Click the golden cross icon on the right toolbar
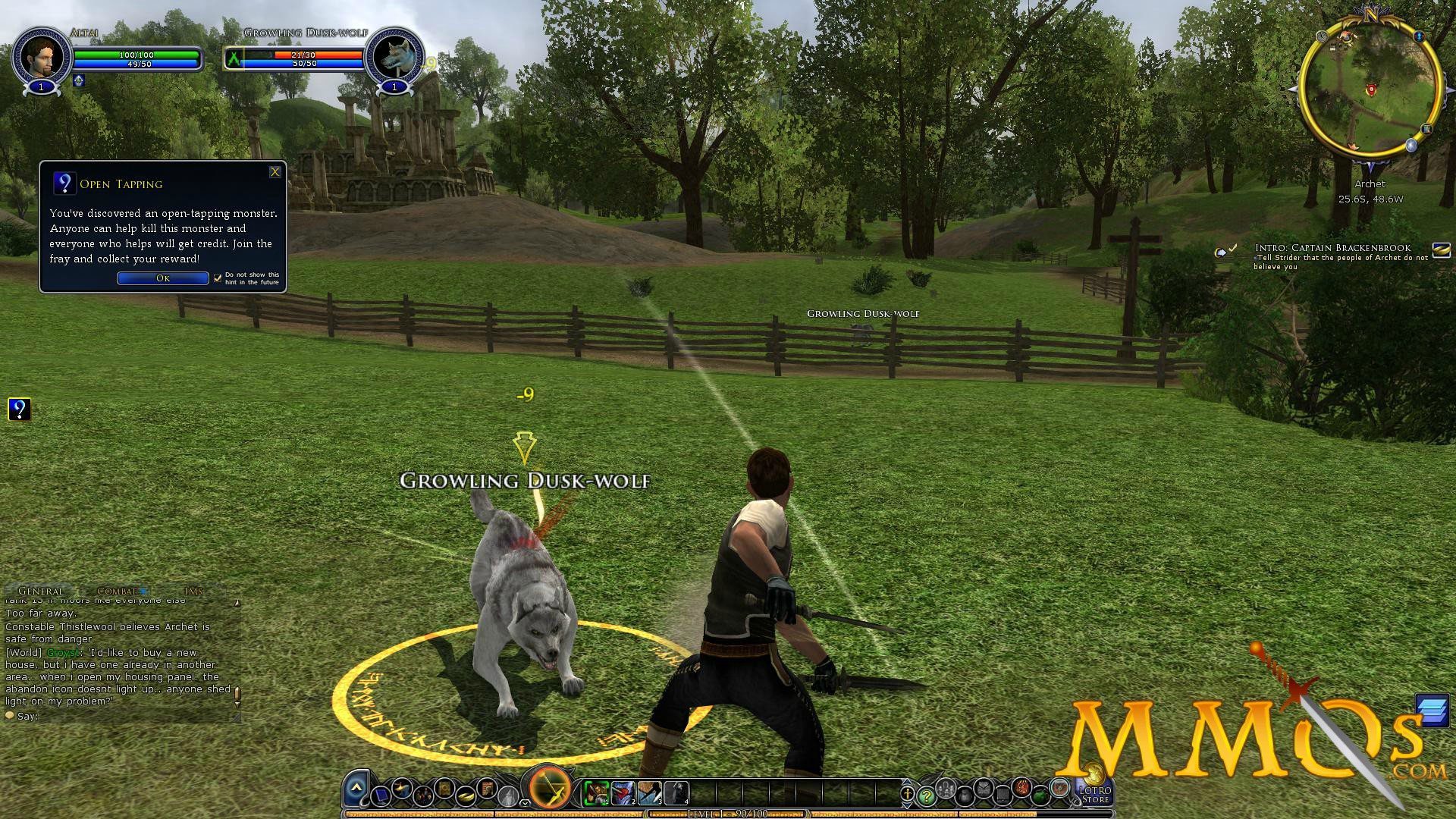The height and width of the screenshot is (819, 1456). coord(907,794)
